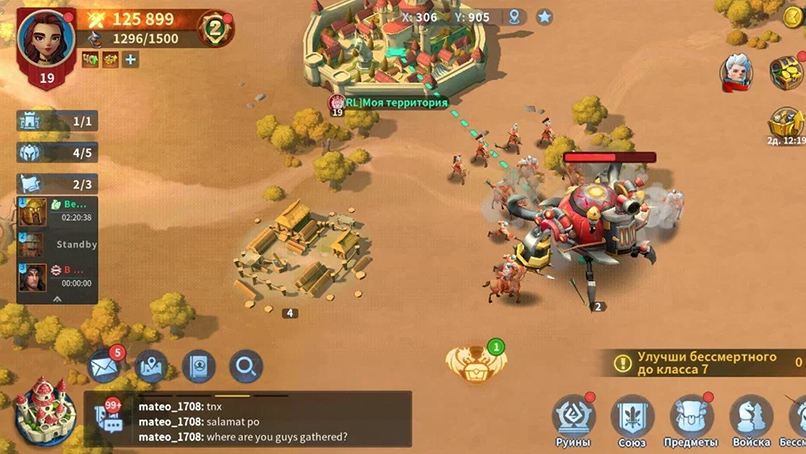
Task: Open the 1/1 castle queue panel
Action: point(59,121)
